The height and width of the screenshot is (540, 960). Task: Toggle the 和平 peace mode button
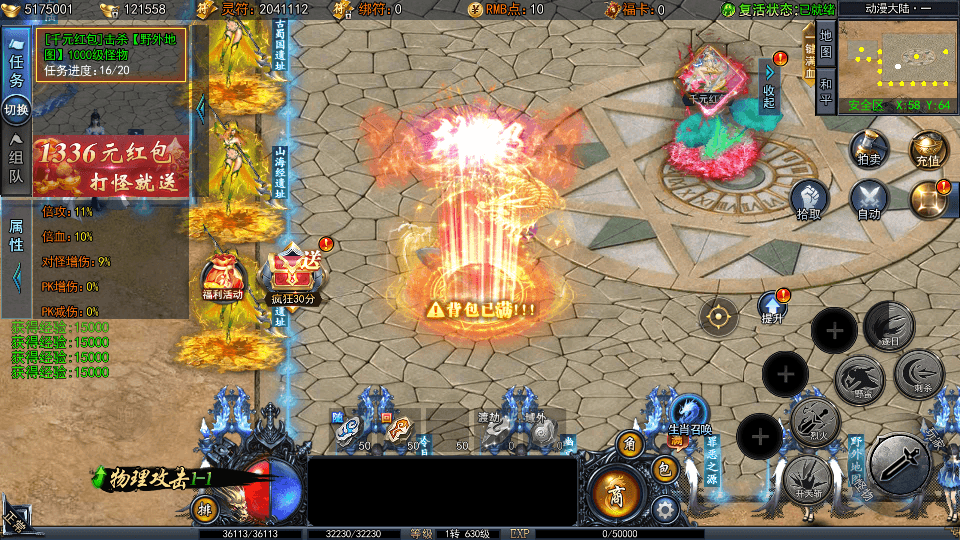pyautogui.click(x=825, y=90)
